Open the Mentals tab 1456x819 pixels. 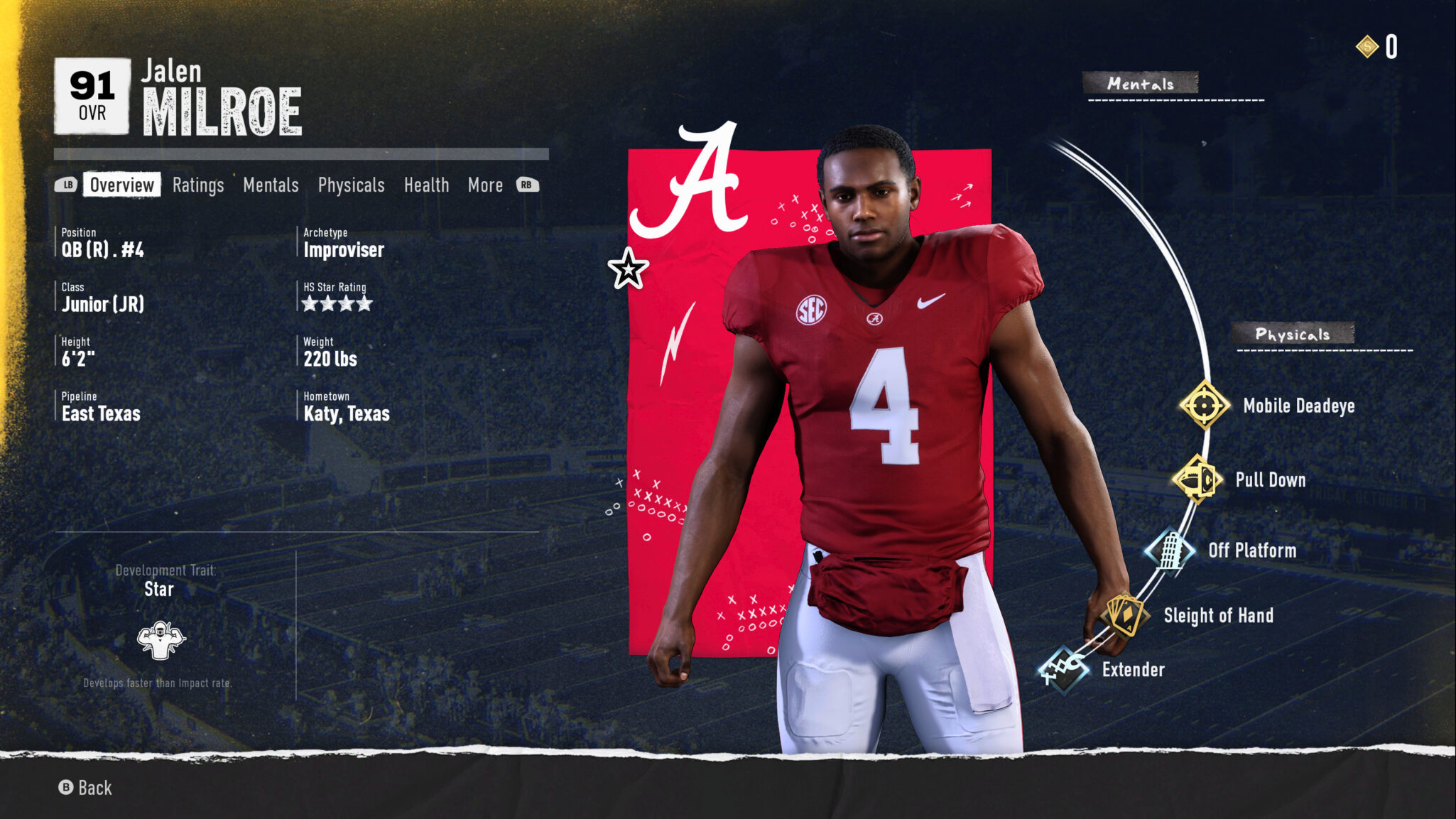271,185
